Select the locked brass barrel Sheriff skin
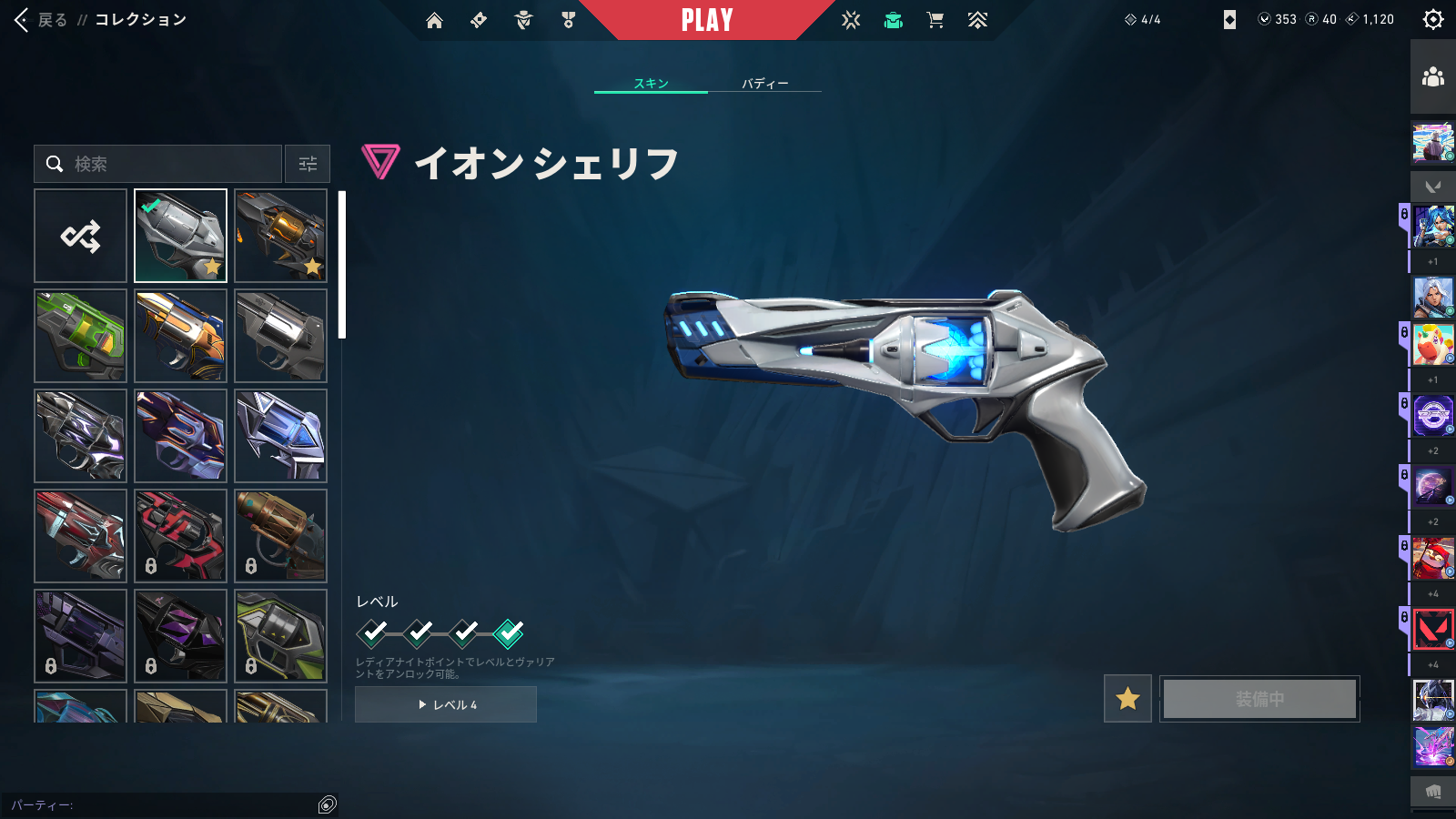This screenshot has width=1456, height=819. (x=280, y=536)
